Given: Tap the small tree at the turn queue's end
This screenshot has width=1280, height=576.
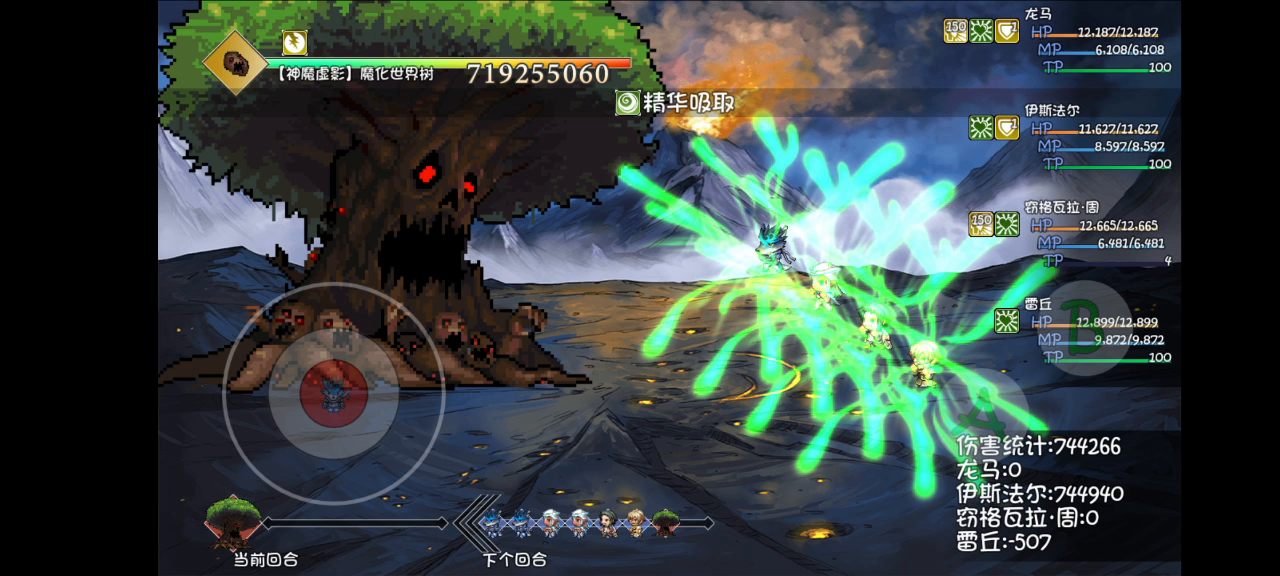Looking at the screenshot, I should pyautogui.click(x=665, y=522).
